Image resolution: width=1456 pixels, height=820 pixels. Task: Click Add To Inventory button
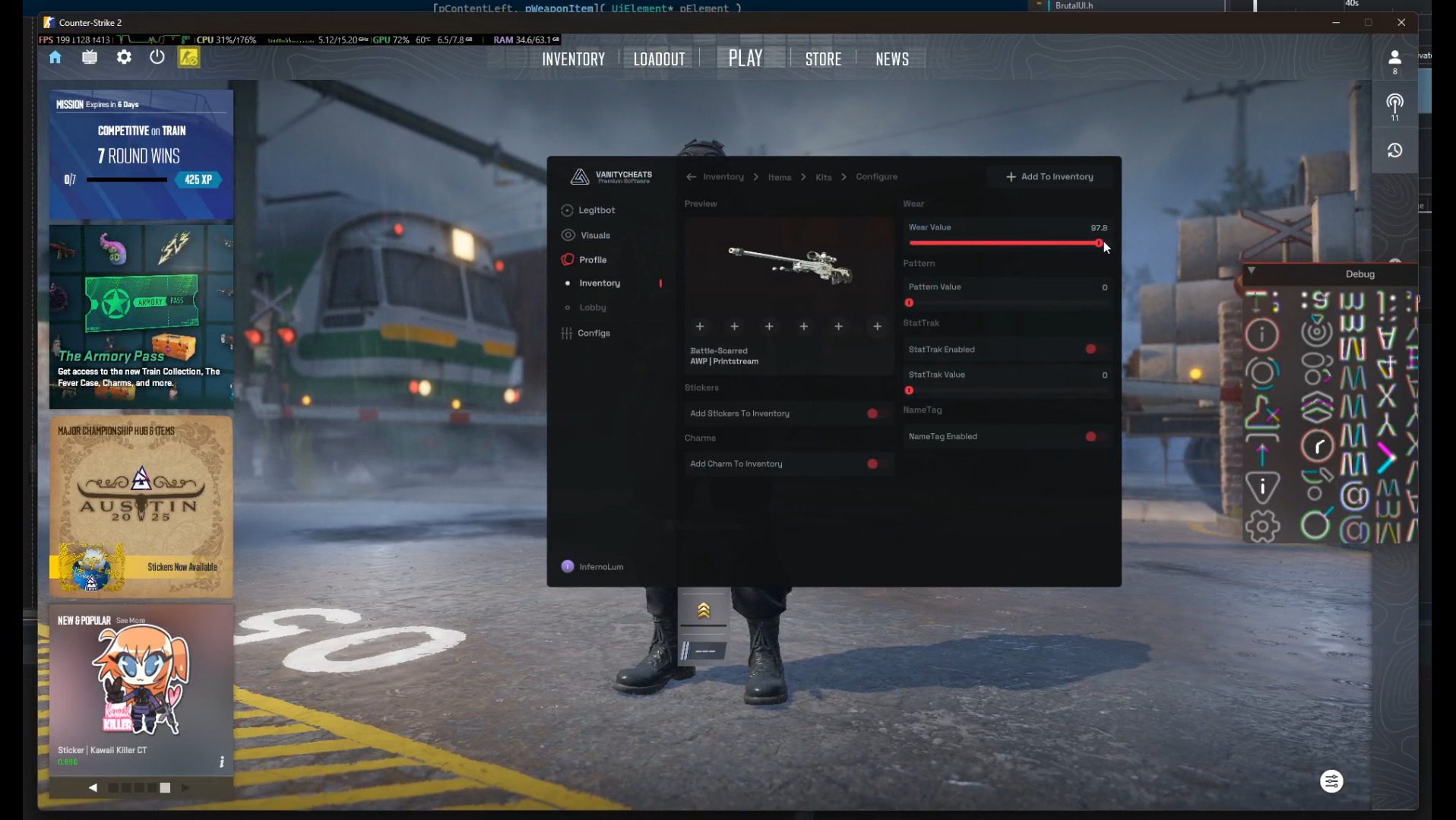[1049, 177]
